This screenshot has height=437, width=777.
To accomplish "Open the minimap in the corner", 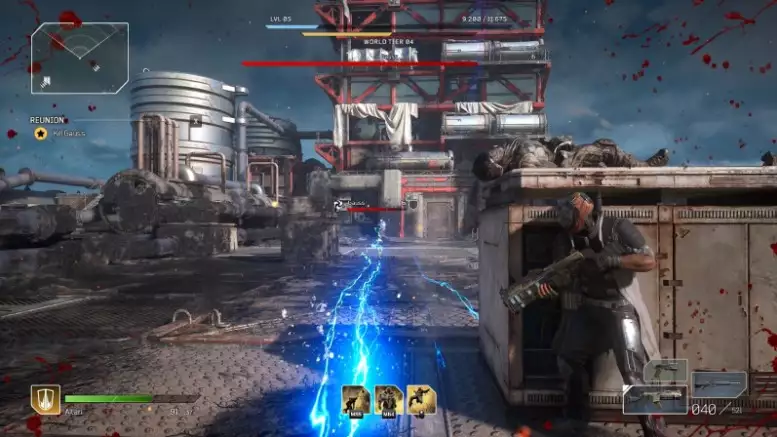I will coord(79,57).
